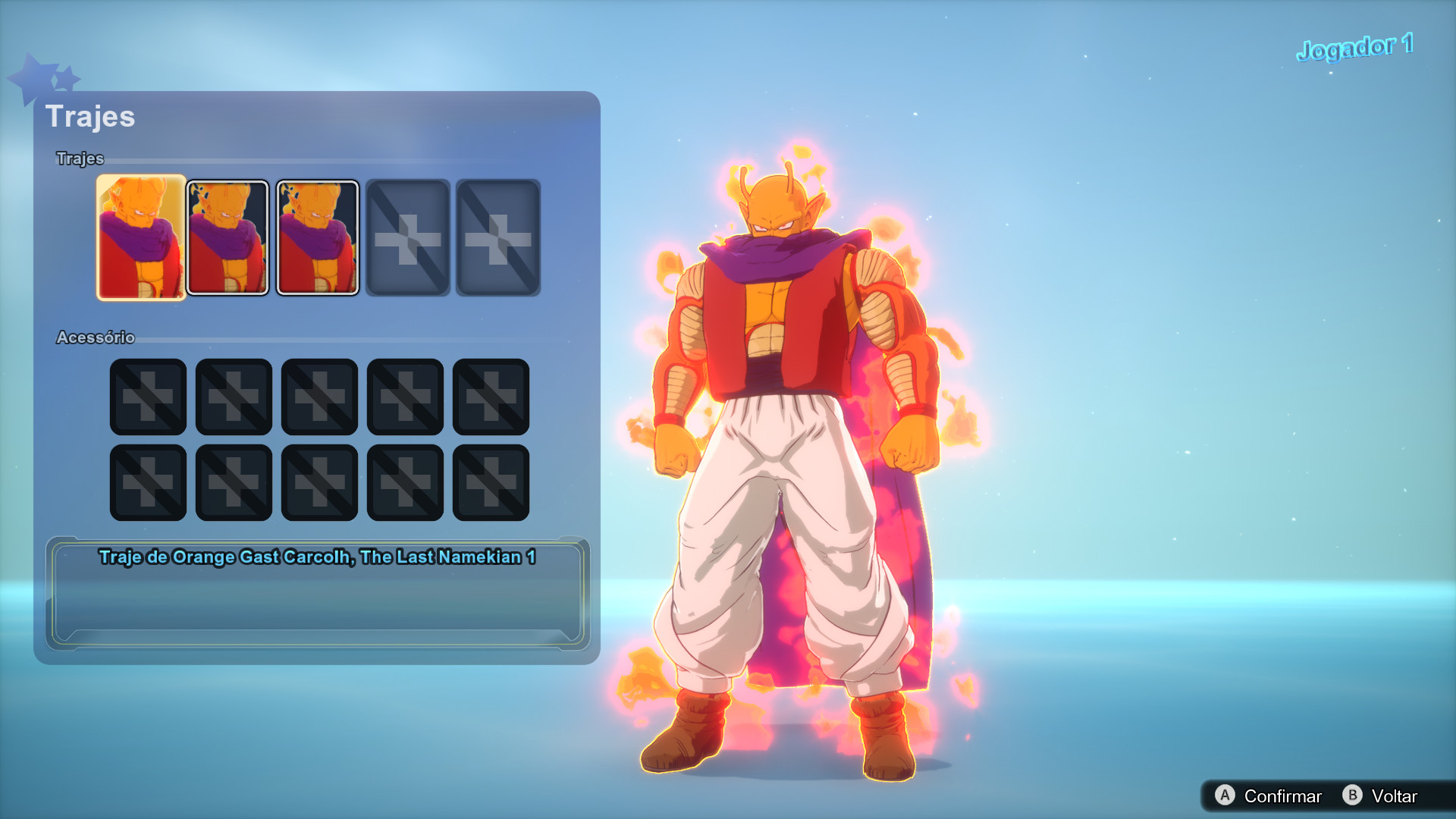The height and width of the screenshot is (819, 1456).
Task: Select the middle accessory slot in bottom row
Action: (x=319, y=482)
